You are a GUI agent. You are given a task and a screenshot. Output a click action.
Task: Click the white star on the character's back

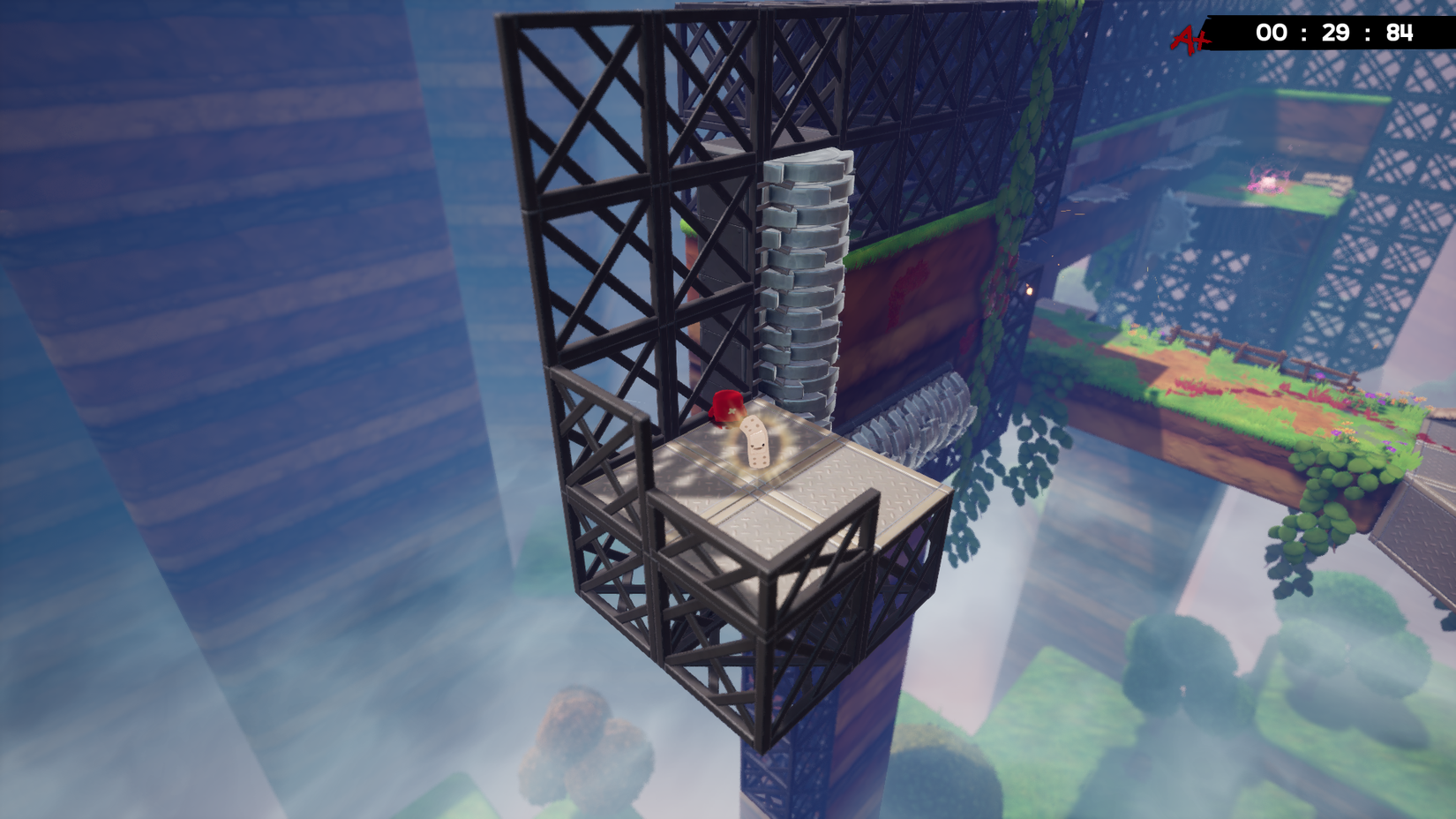731,410
